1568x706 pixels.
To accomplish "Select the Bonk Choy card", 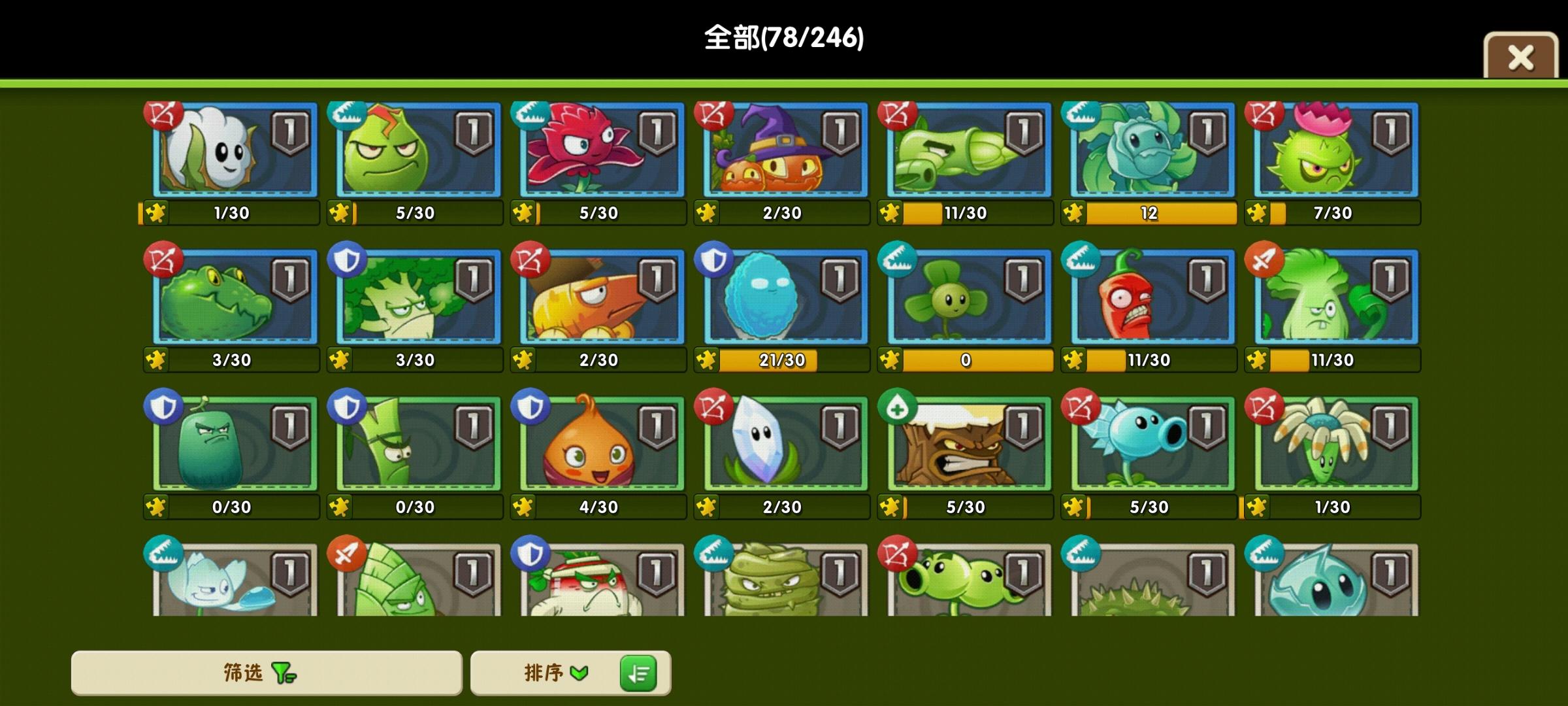I will [x=1333, y=297].
